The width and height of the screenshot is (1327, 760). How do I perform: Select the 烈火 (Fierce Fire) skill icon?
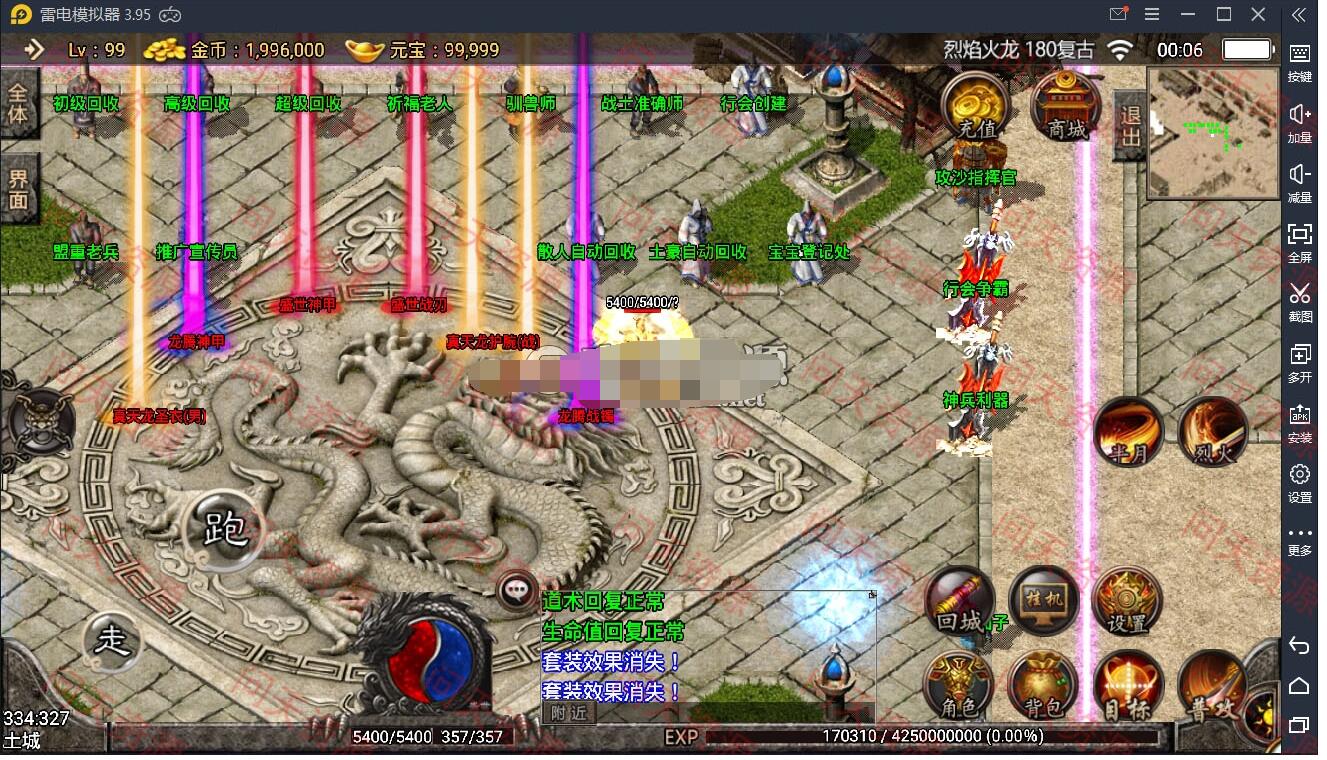point(1212,432)
